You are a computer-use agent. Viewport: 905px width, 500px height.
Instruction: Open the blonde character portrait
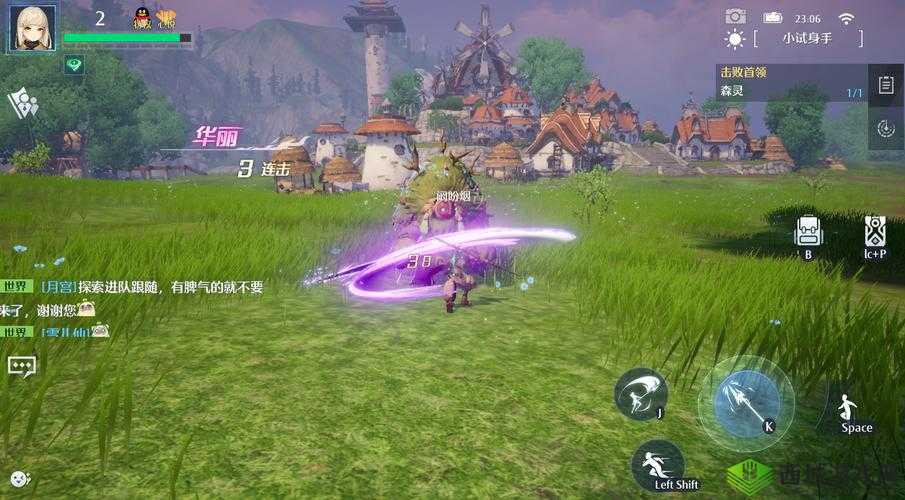coord(33,27)
